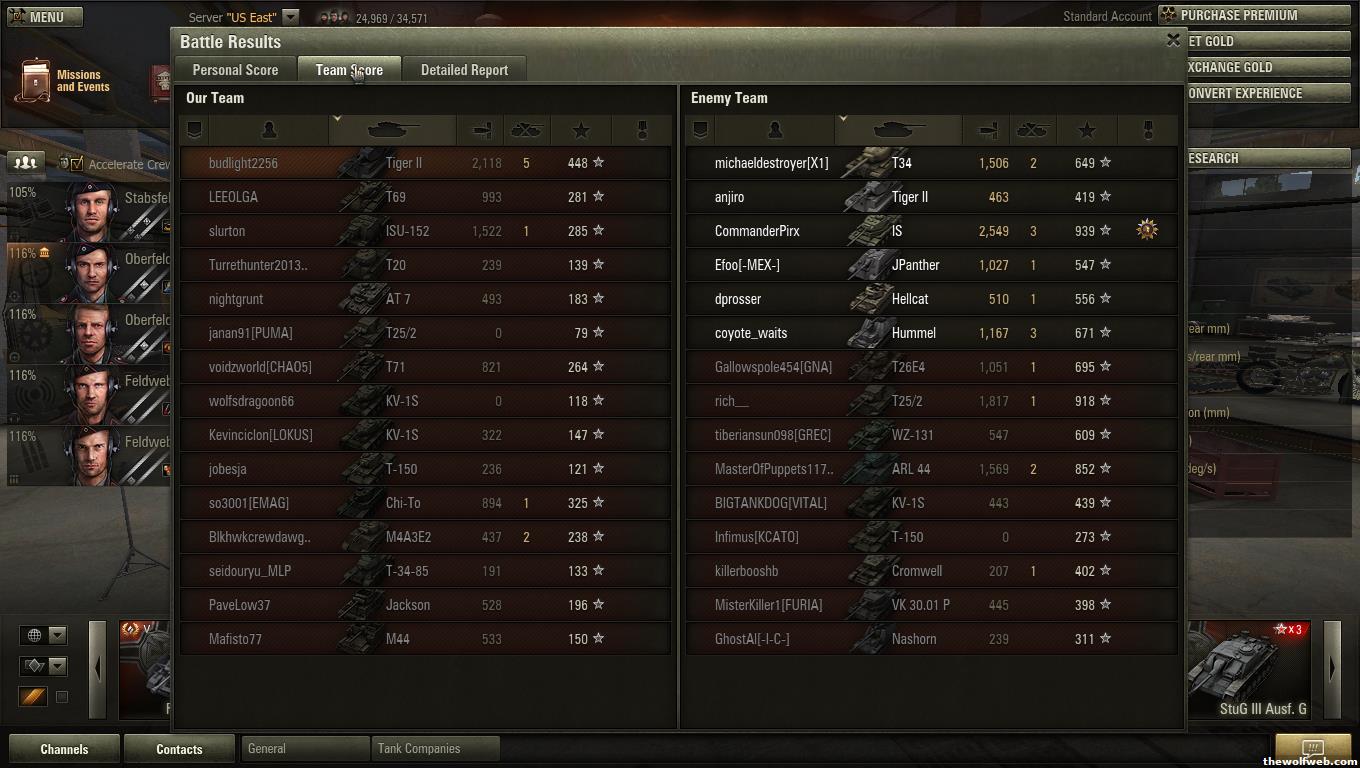Switch to the Personal Score tab
The image size is (1360, 768).
point(235,70)
